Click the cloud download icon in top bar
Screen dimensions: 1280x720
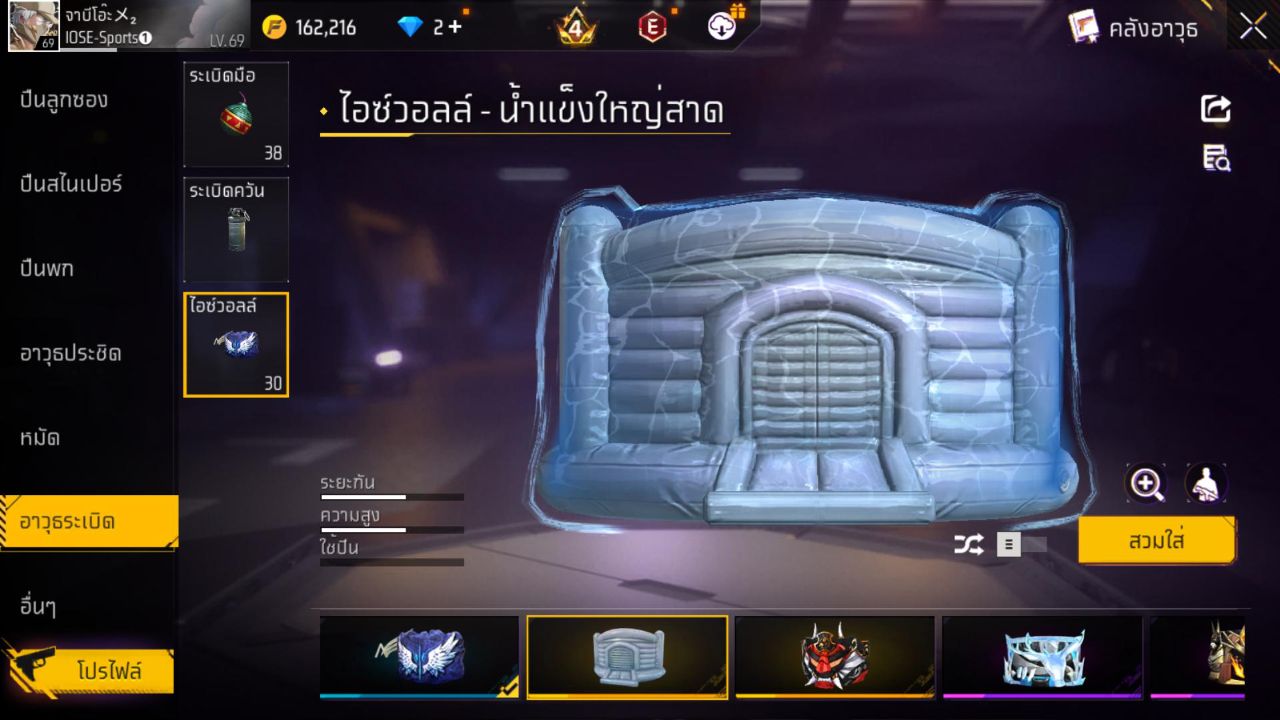[x=722, y=27]
